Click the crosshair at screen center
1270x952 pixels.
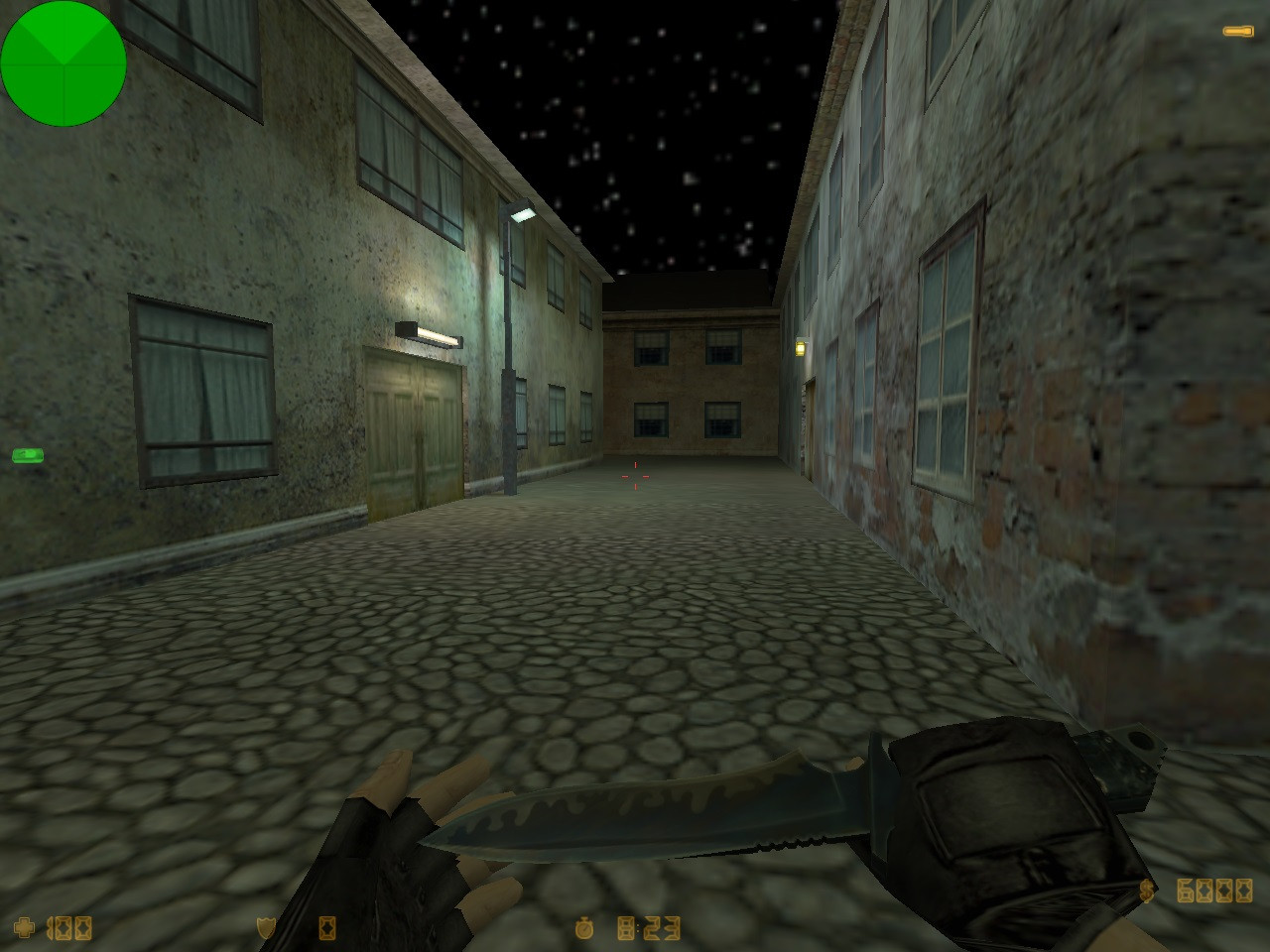635,476
